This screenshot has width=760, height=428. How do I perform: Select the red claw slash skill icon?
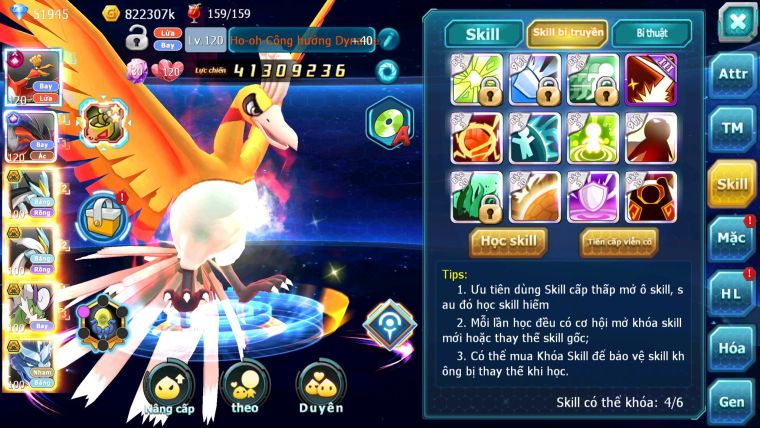coord(650,80)
